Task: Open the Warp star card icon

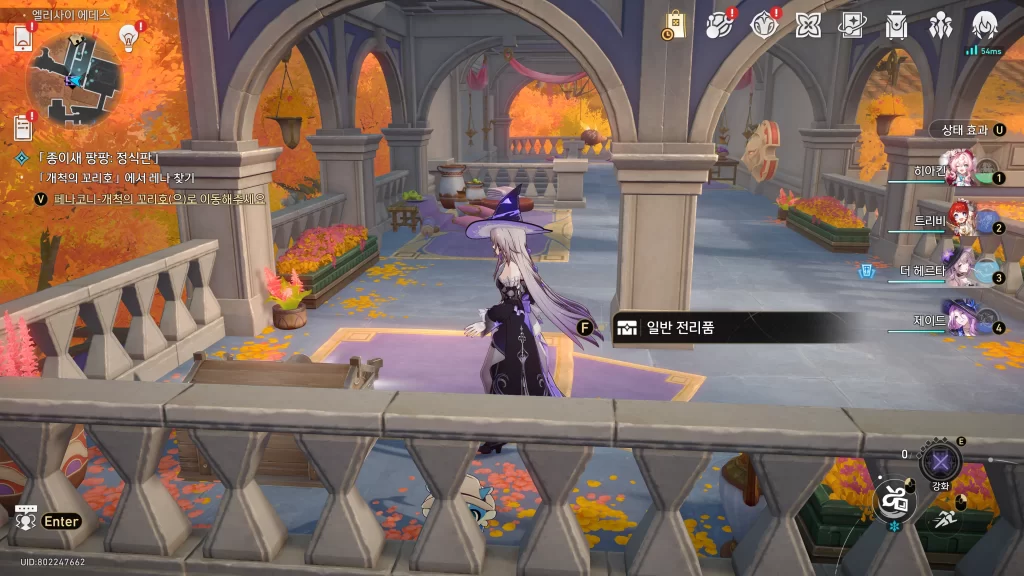Action: (x=851, y=24)
